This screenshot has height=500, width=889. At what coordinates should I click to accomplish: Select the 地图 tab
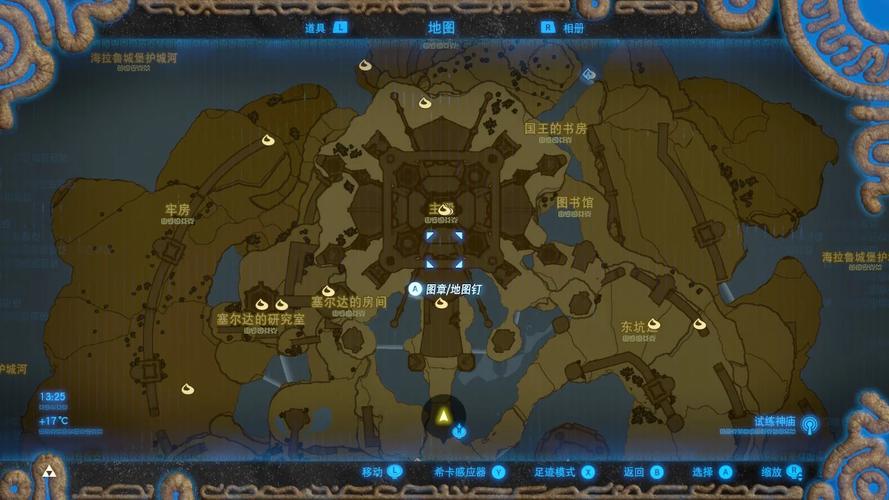click(441, 28)
